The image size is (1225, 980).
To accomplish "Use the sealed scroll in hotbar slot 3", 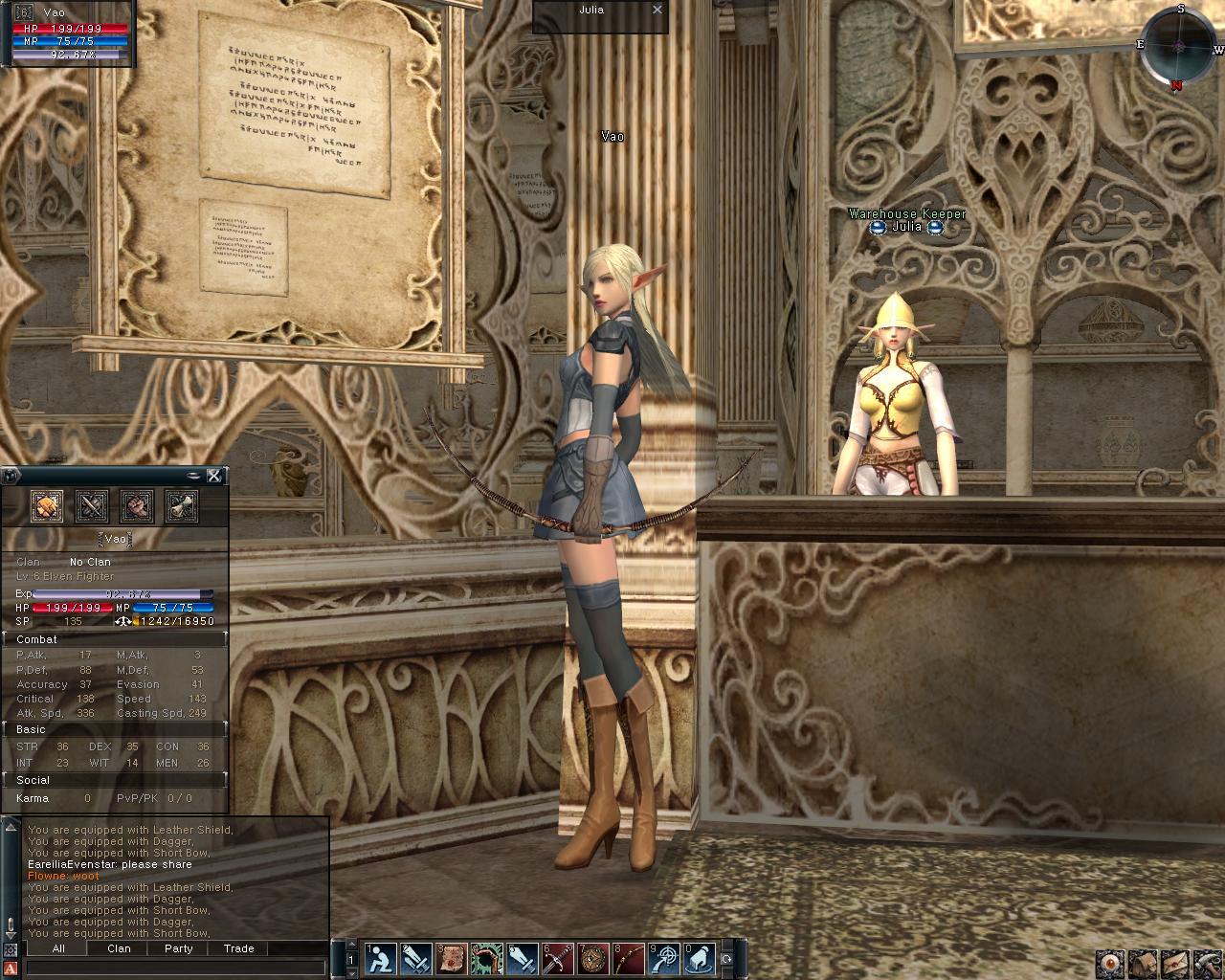I will click(x=451, y=958).
